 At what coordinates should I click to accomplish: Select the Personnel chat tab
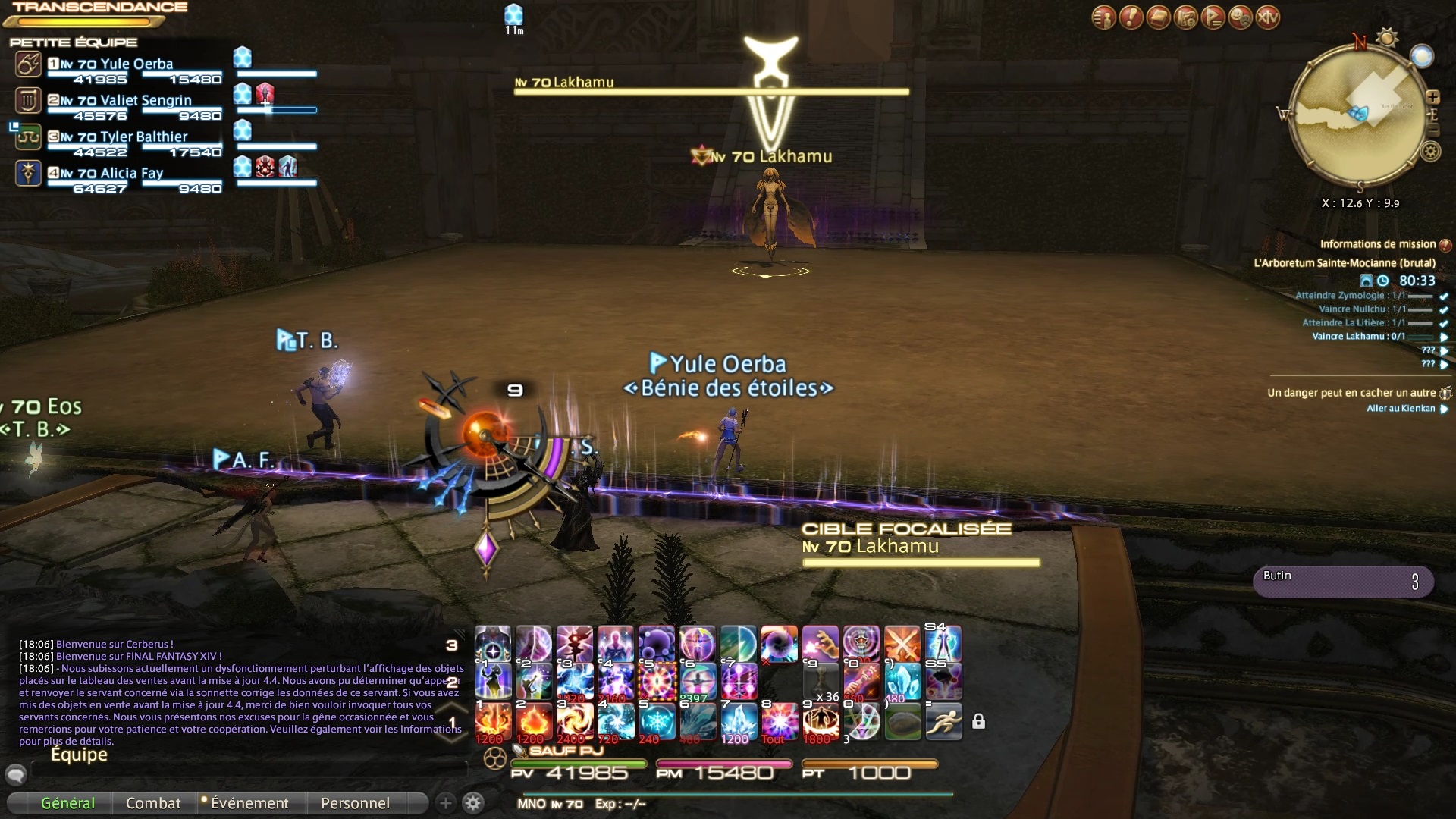coord(355,803)
